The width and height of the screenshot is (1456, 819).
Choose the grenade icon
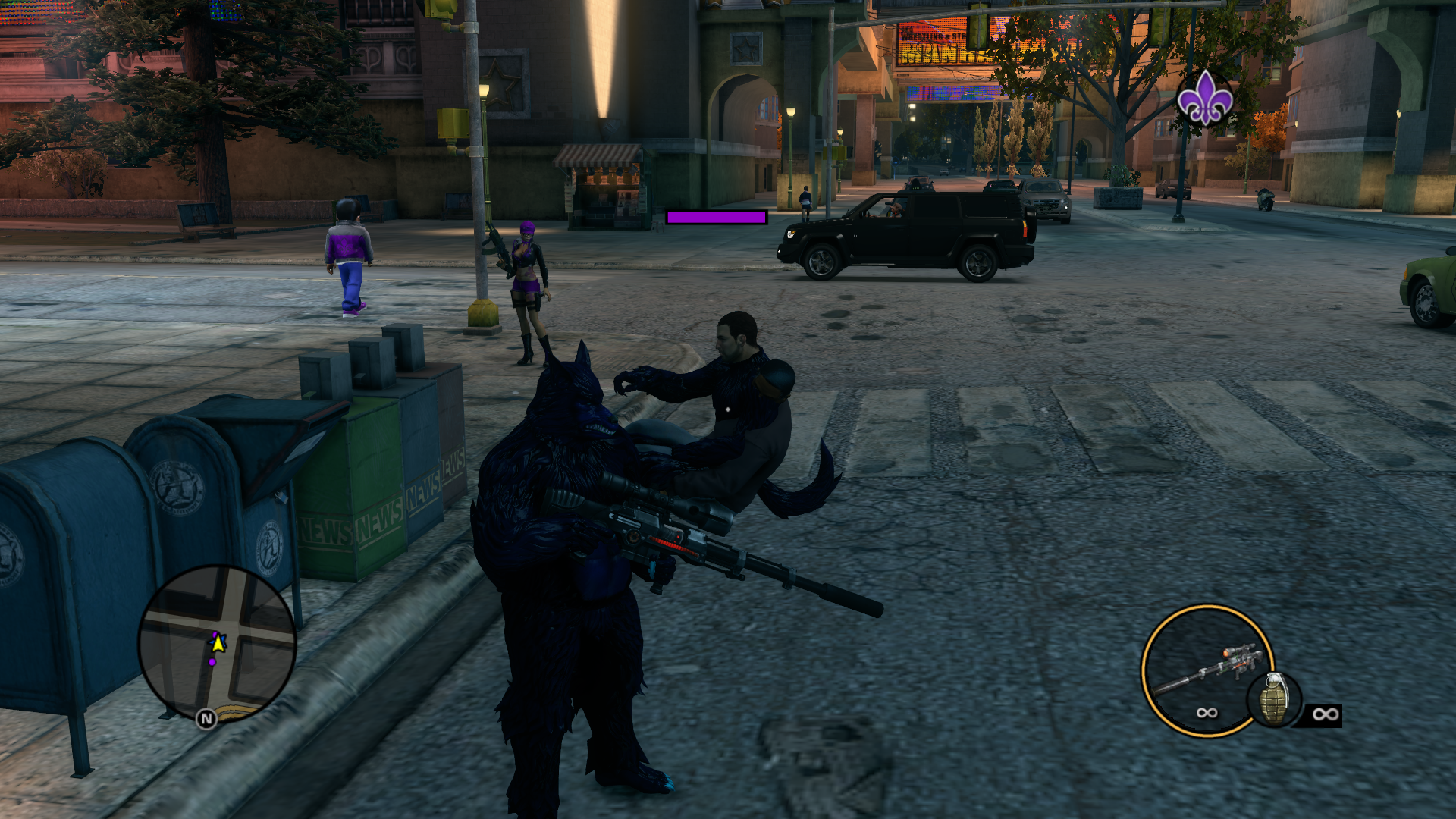click(1274, 699)
